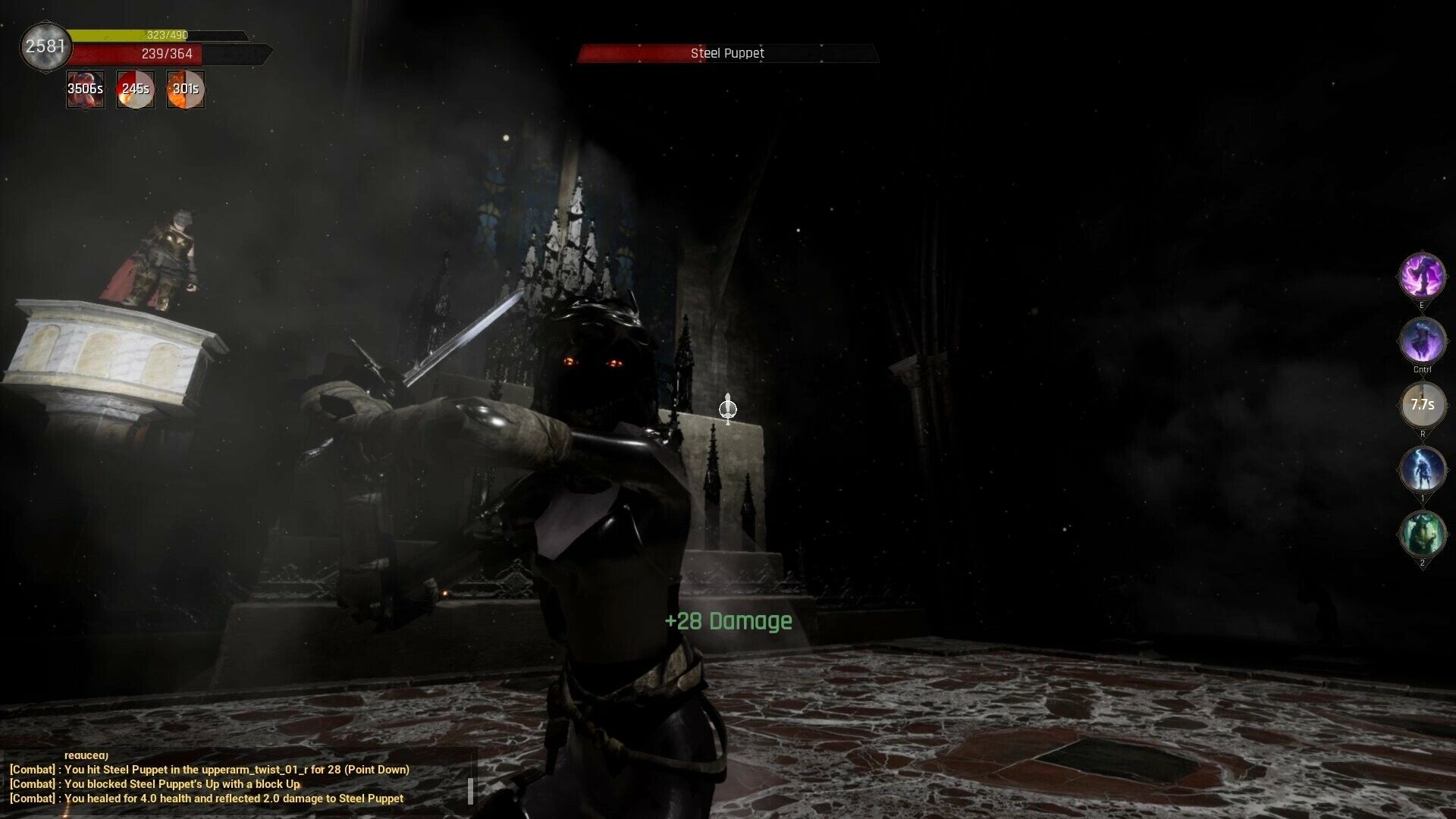View the orange fire buff at 301s
This screenshot has width=1456, height=819.
(185, 89)
